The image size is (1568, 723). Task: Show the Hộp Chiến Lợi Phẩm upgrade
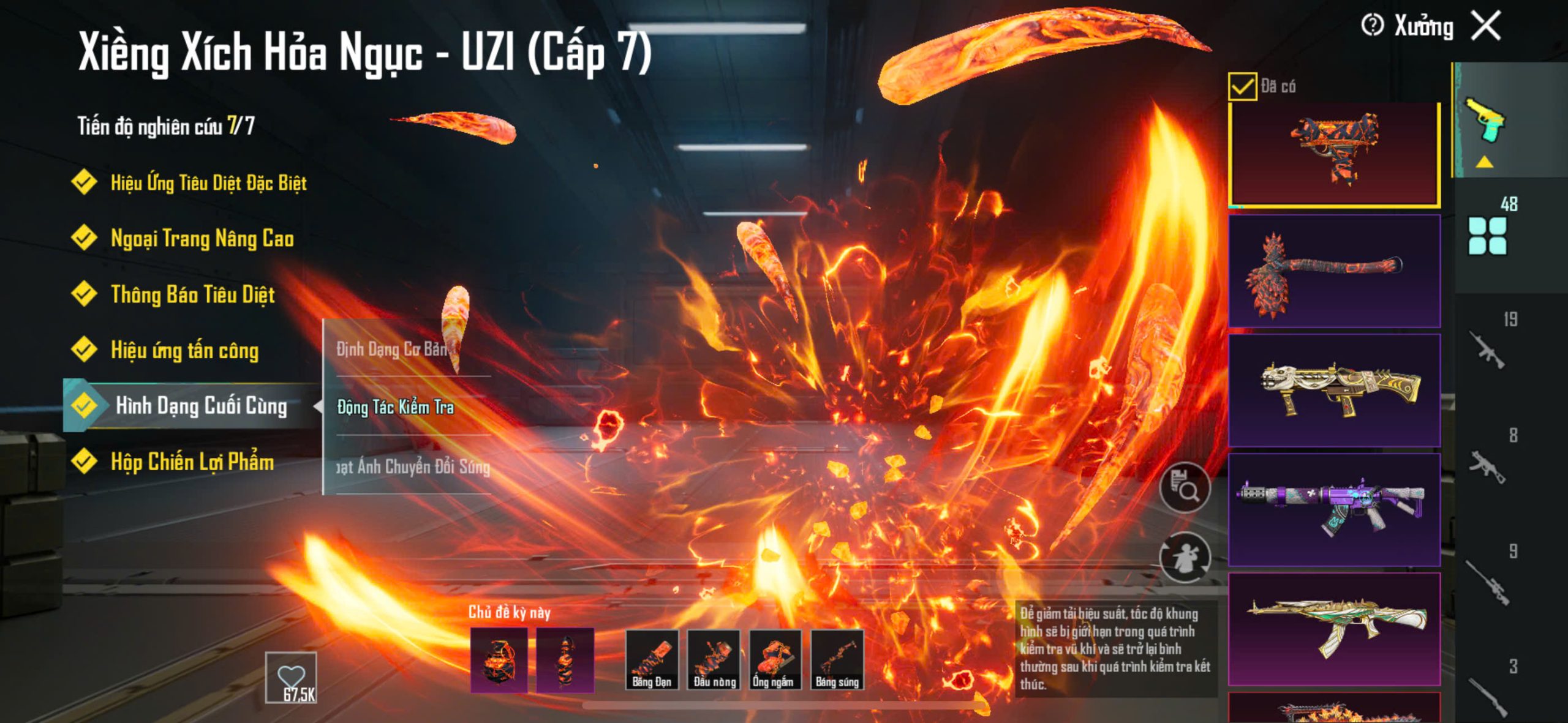click(x=192, y=462)
